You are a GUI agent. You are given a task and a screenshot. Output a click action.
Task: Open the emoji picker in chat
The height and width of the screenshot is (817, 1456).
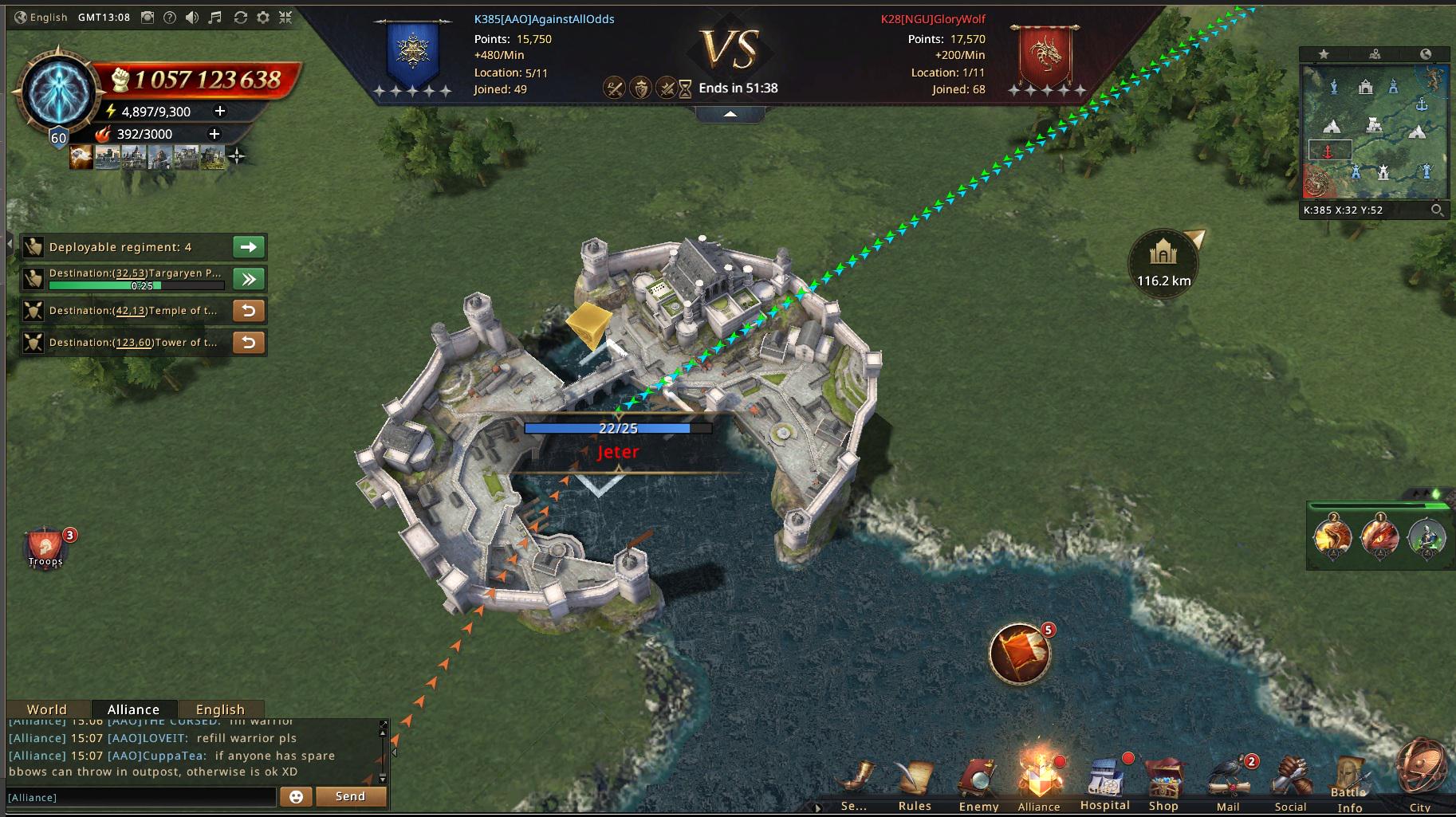(296, 796)
